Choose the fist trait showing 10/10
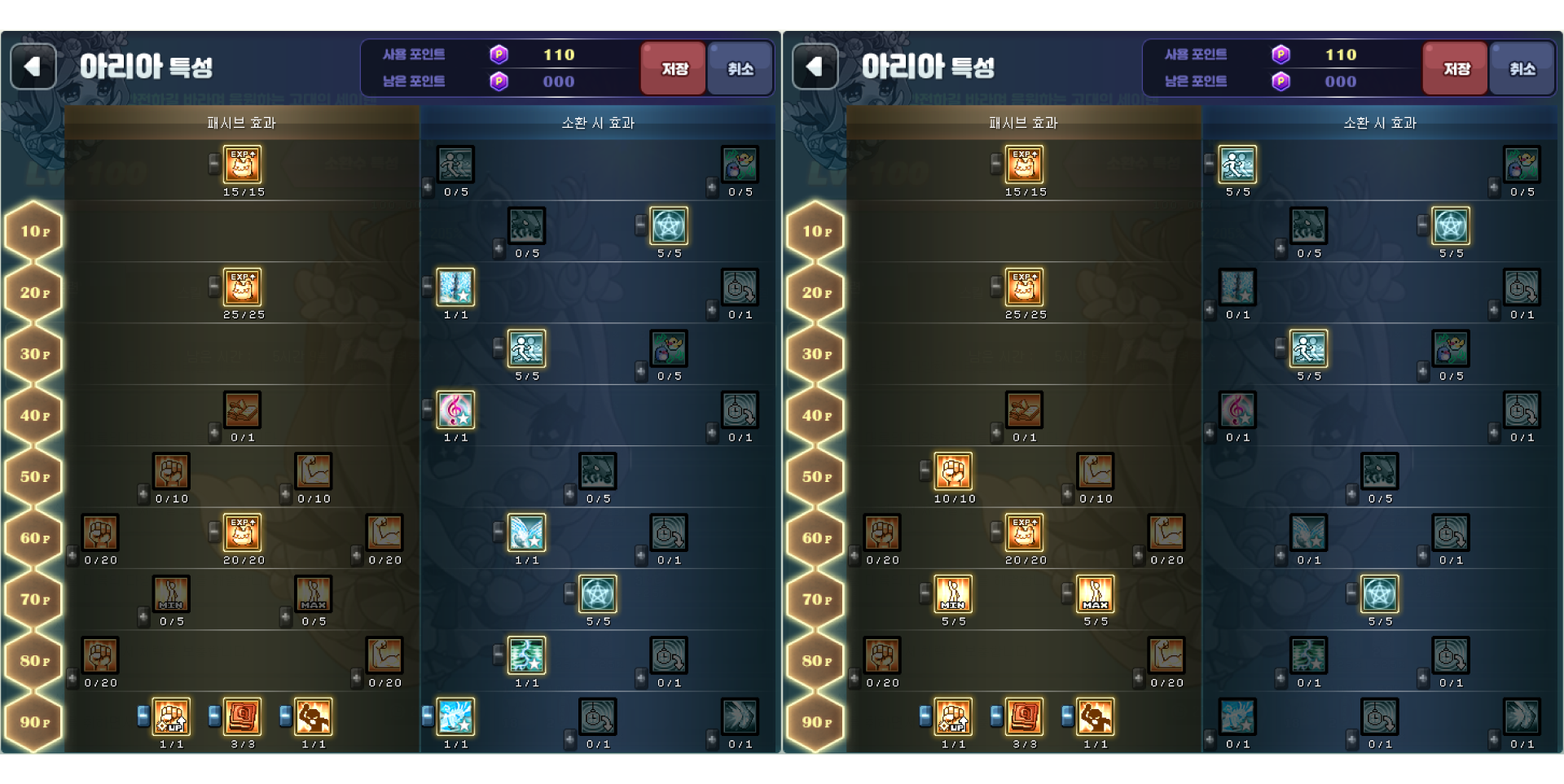 pyautogui.click(x=953, y=471)
